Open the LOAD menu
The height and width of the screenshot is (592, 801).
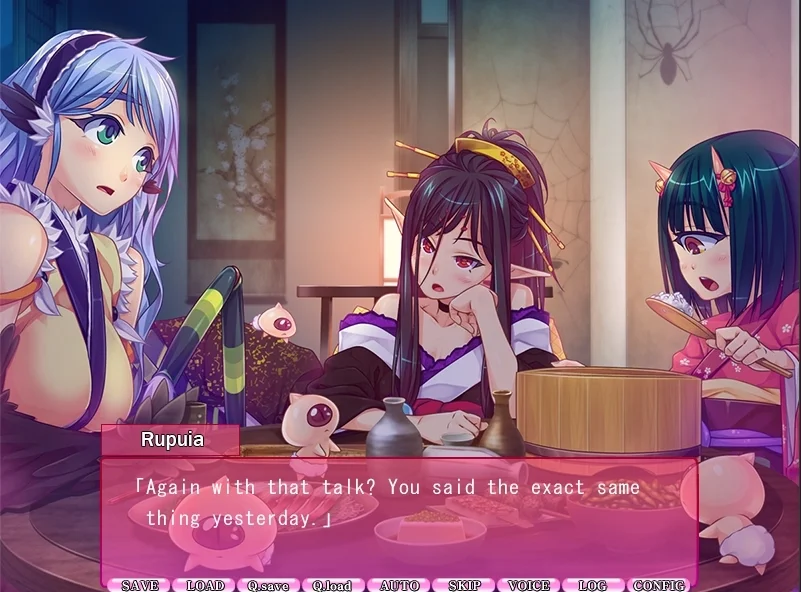tap(205, 585)
